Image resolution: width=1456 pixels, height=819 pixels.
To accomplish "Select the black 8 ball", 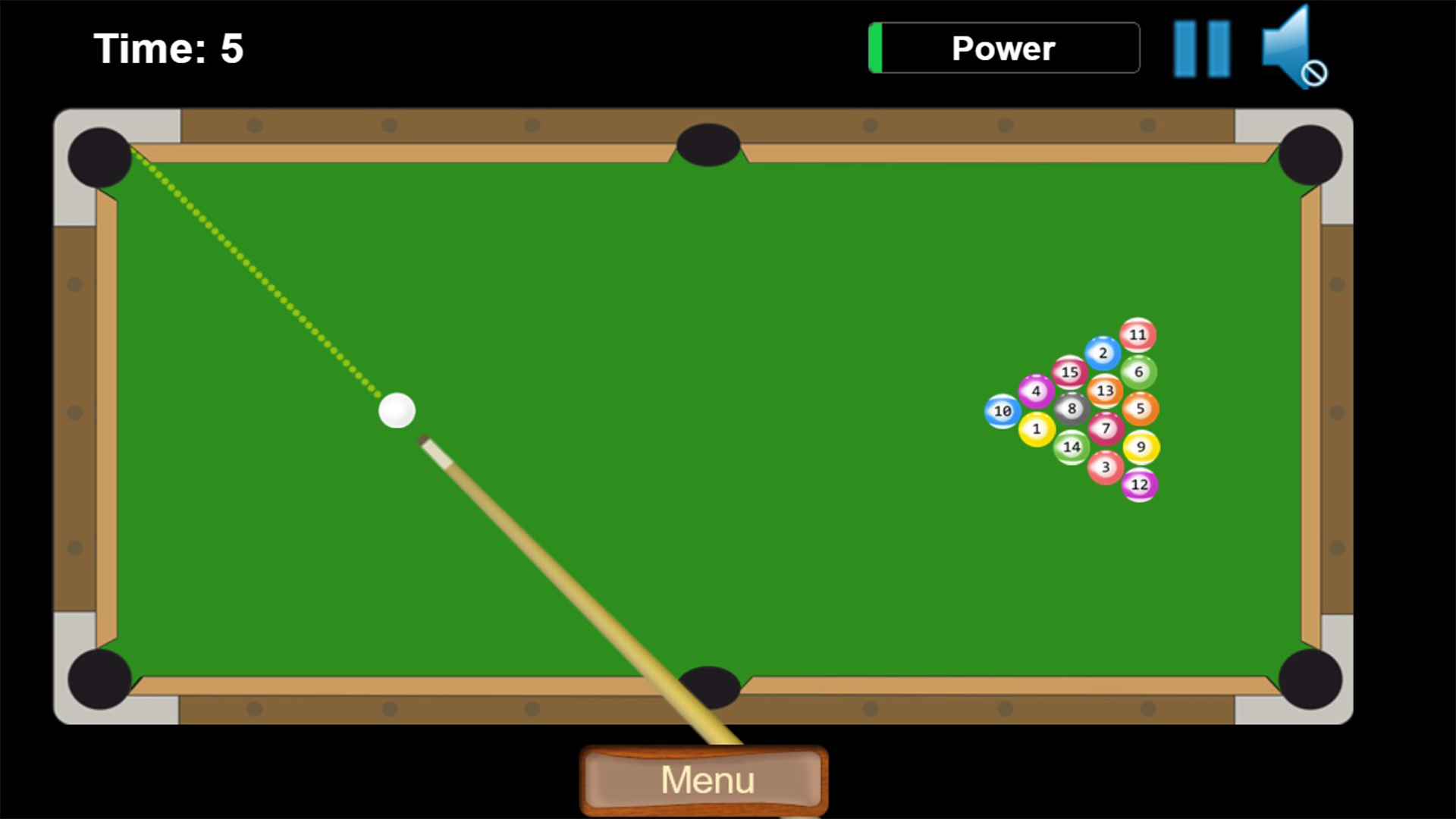I will pos(1071,409).
